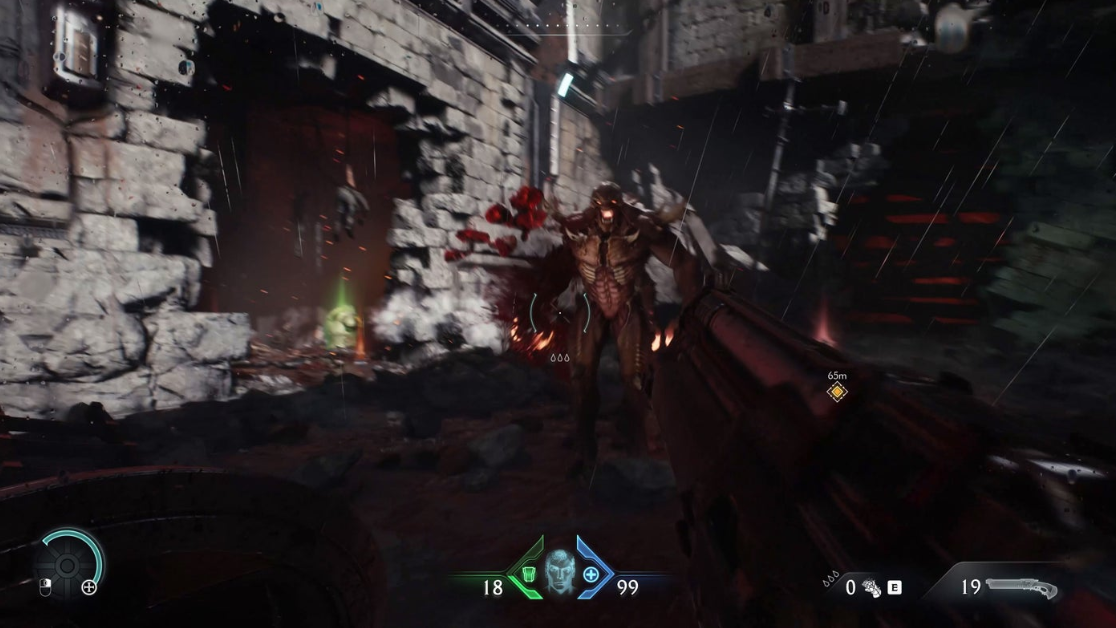This screenshot has height=628, width=1116.
Task: Select the shotgun weapon icon
Action: [x=1022, y=586]
